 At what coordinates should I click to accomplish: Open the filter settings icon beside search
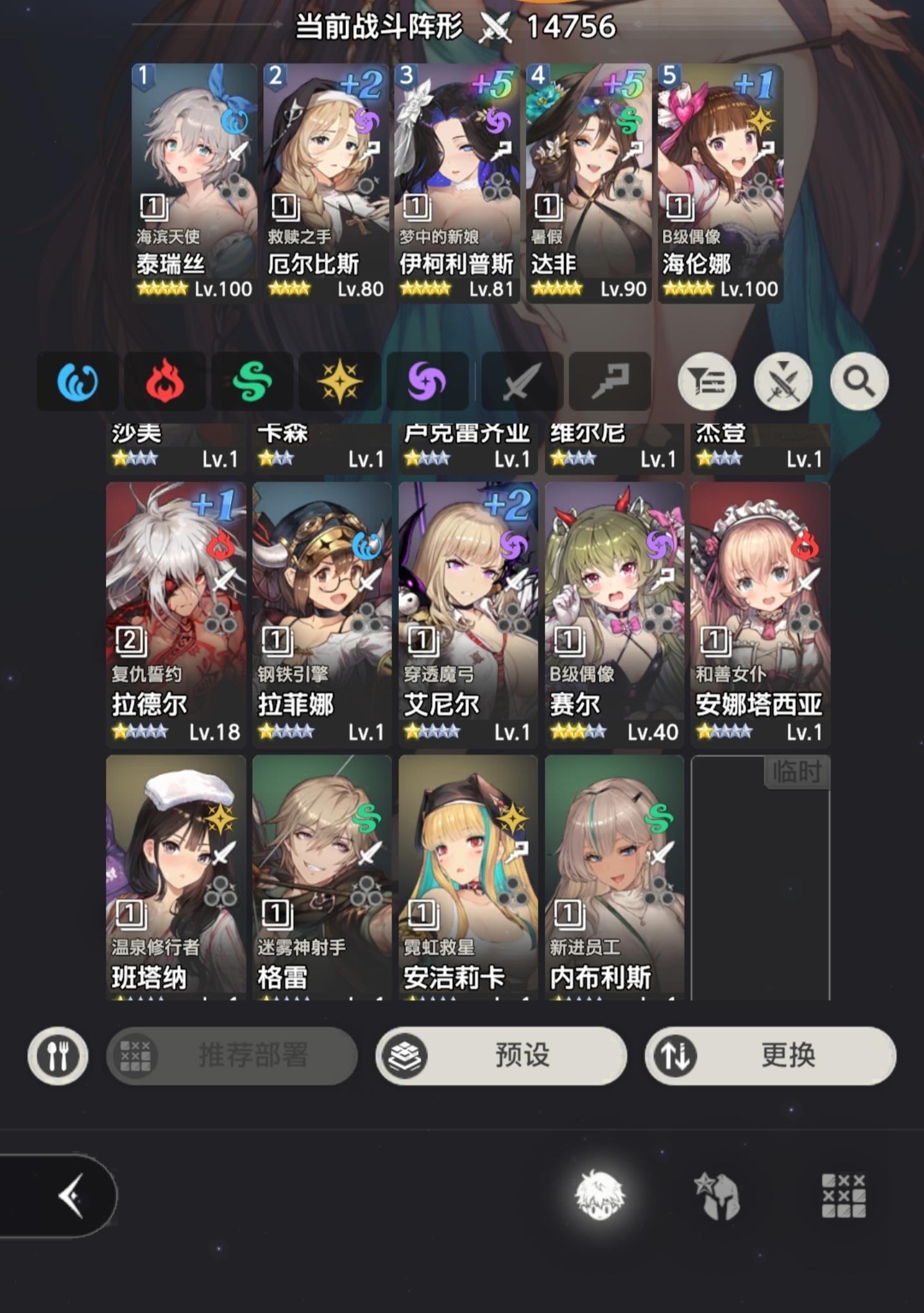706,380
